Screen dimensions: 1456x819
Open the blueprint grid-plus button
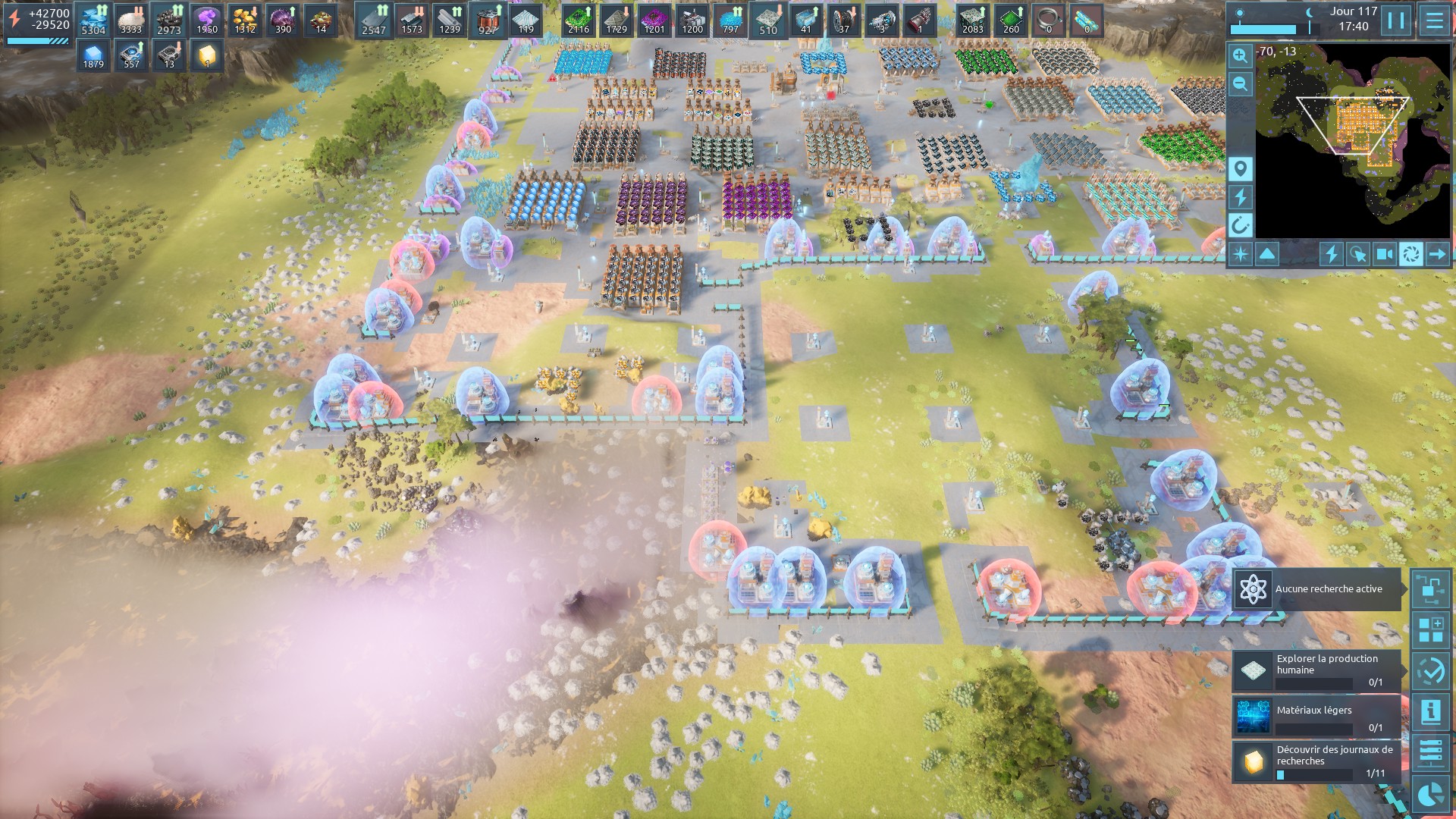pyautogui.click(x=1431, y=630)
